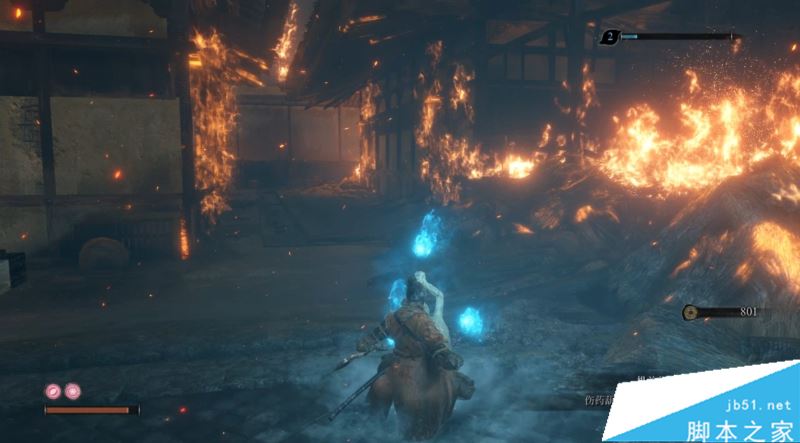Select the sen coin icon beside 801
This screenshot has width=800, height=443.
(690, 312)
